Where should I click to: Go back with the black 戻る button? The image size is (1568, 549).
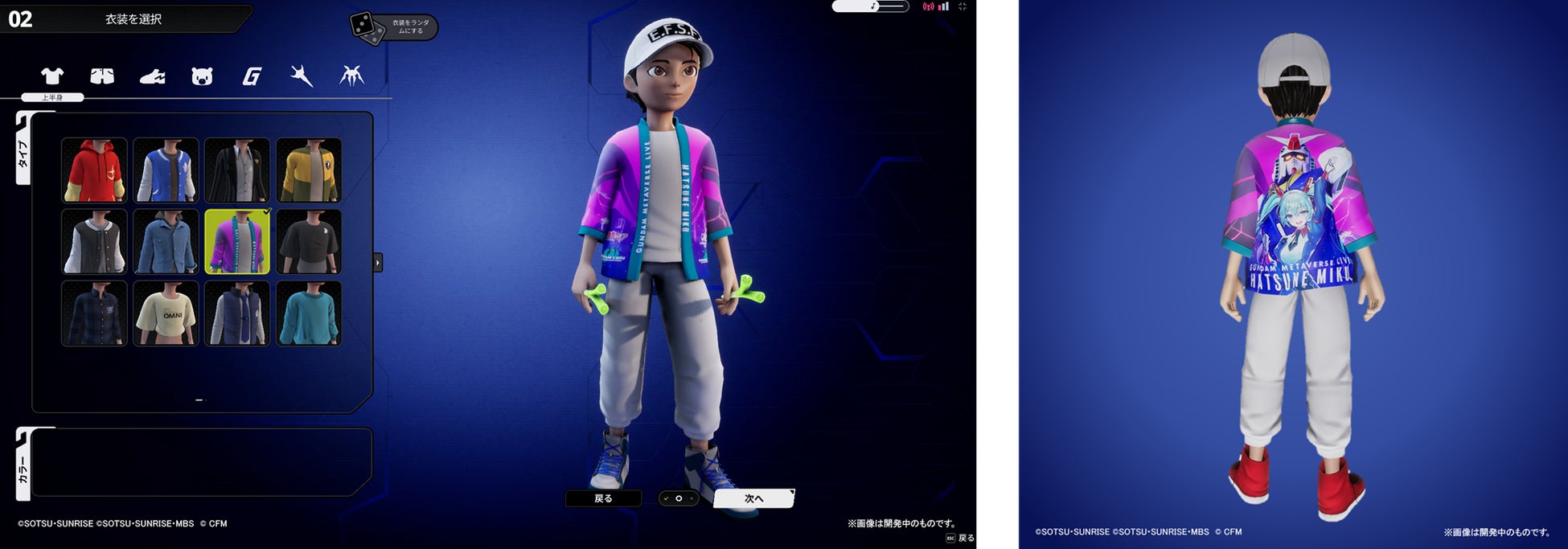tap(603, 498)
